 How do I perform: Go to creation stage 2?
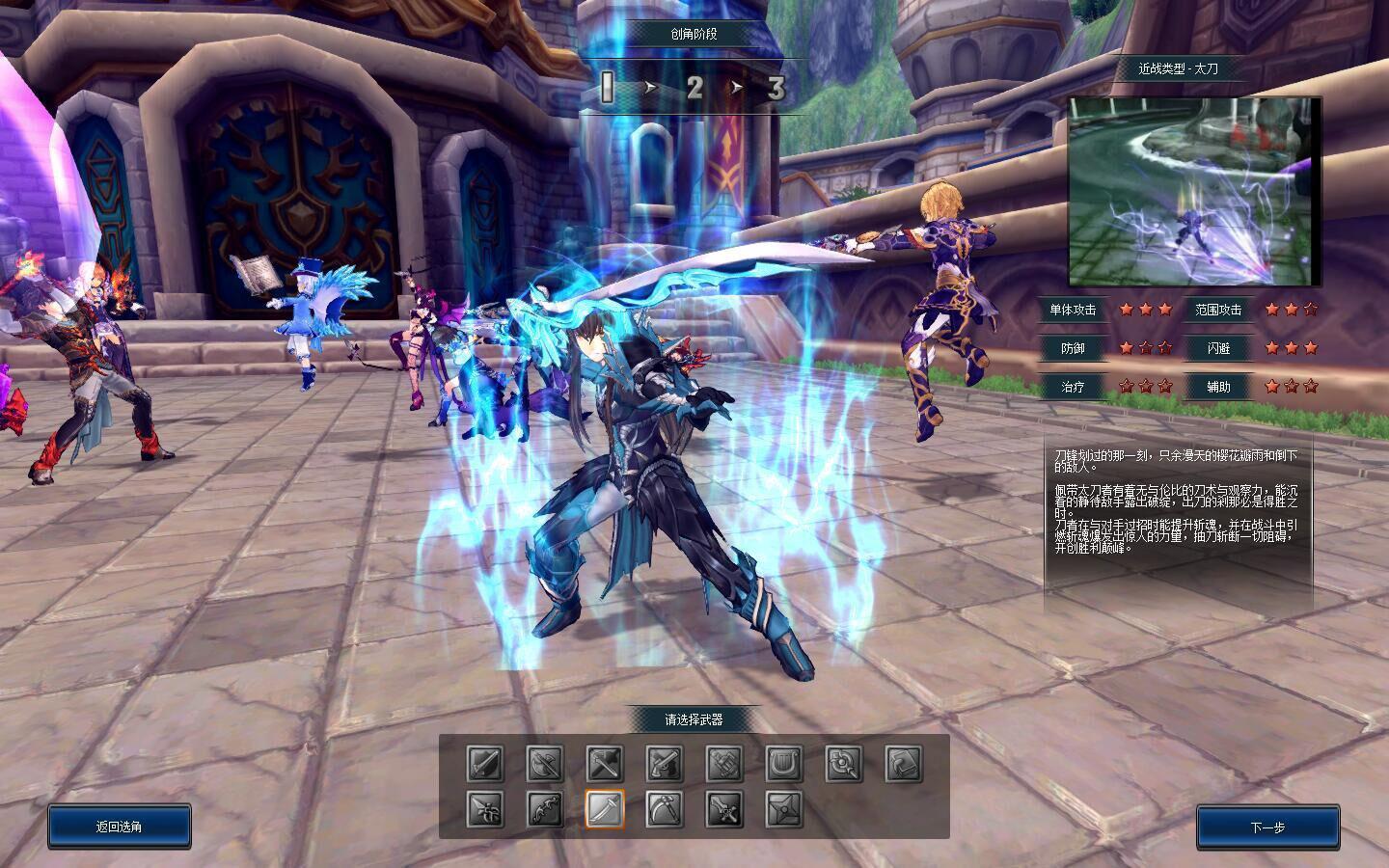click(694, 89)
